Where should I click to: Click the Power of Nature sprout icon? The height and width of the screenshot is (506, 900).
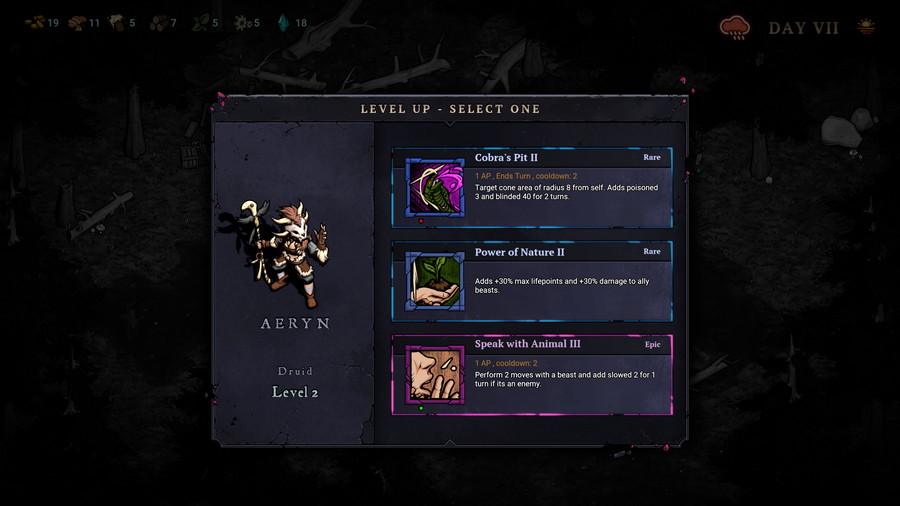click(435, 281)
